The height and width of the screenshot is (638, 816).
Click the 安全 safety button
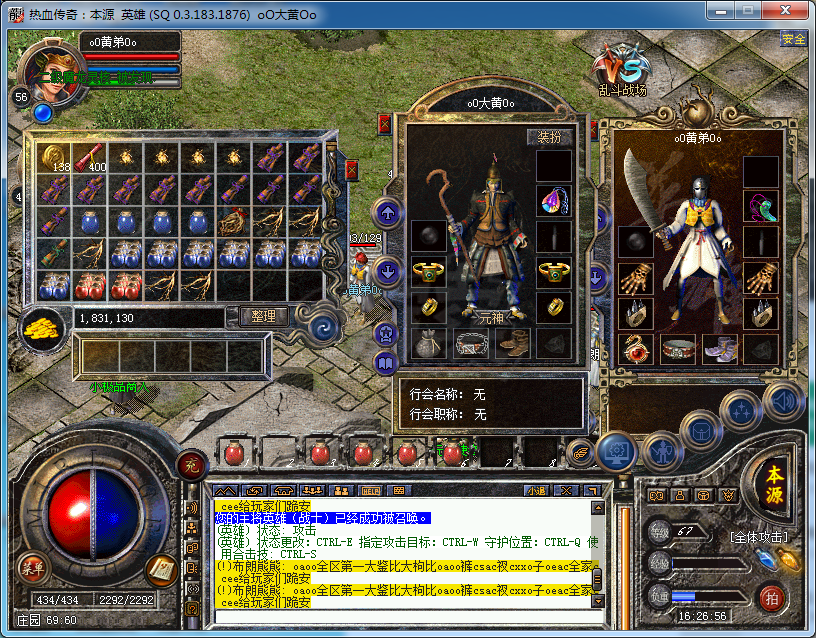tap(794, 39)
